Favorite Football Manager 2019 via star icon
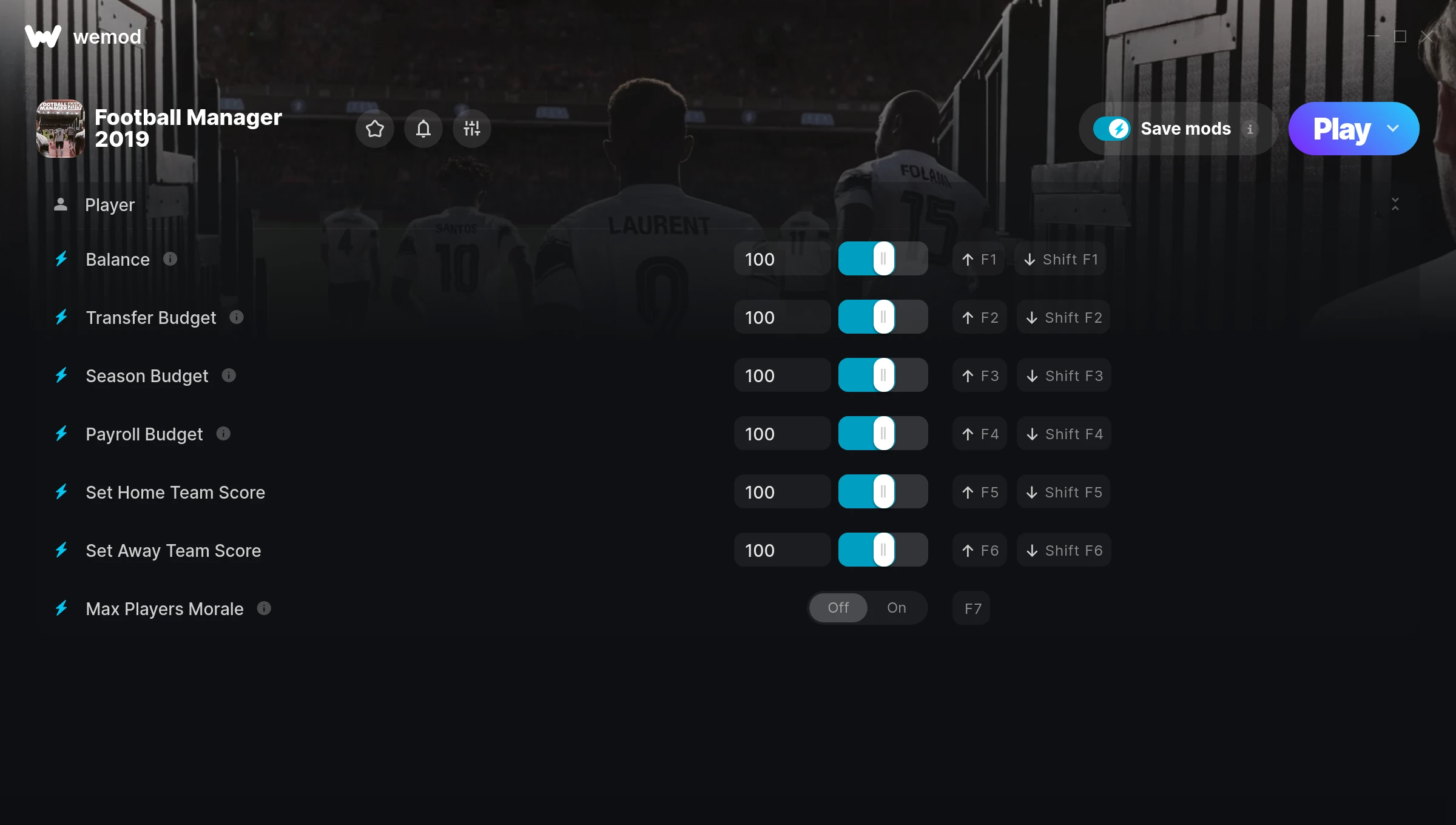The width and height of the screenshot is (1456, 825). click(x=374, y=129)
